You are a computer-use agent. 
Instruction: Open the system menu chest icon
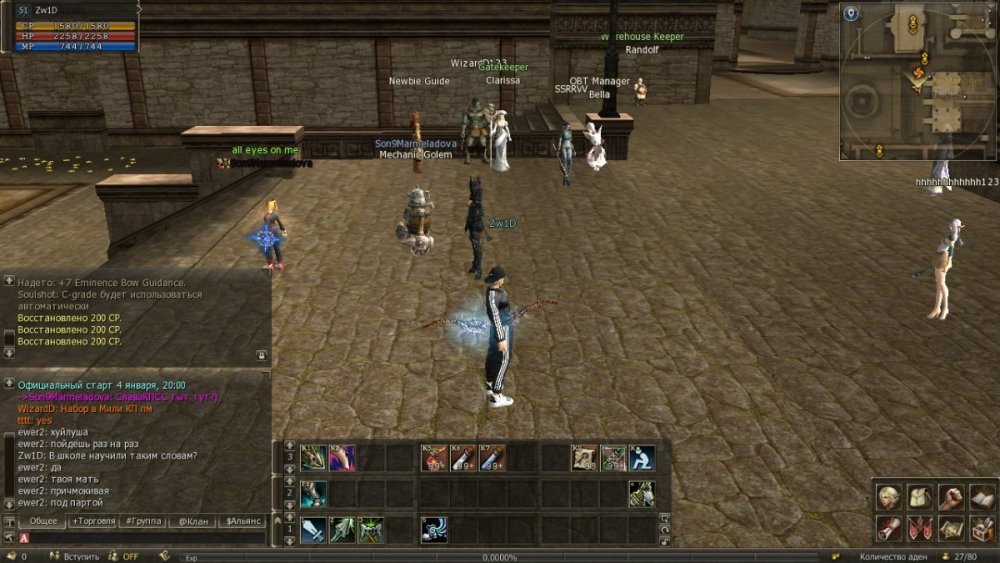click(981, 527)
